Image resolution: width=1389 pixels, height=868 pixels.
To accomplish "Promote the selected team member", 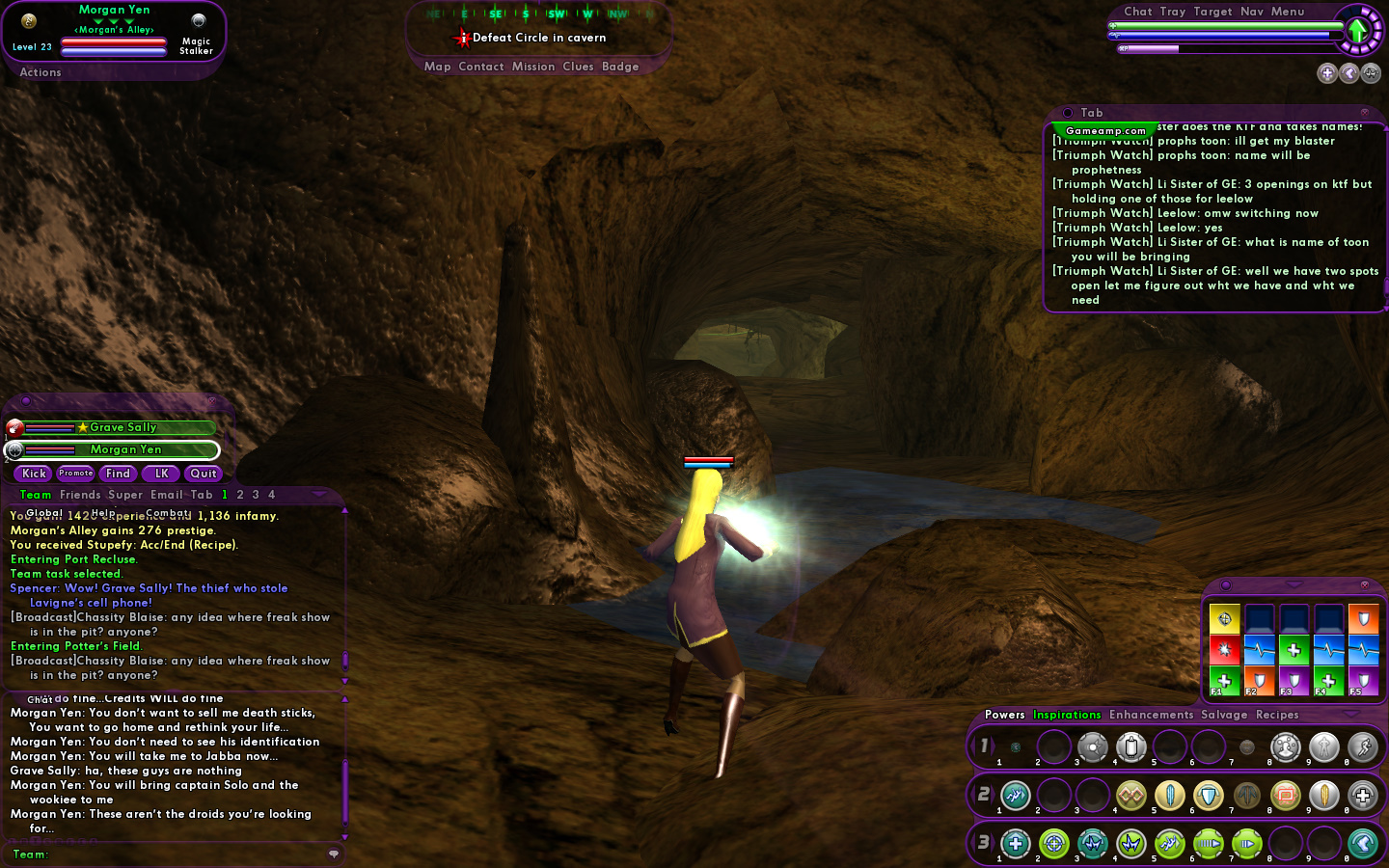I will 75,474.
